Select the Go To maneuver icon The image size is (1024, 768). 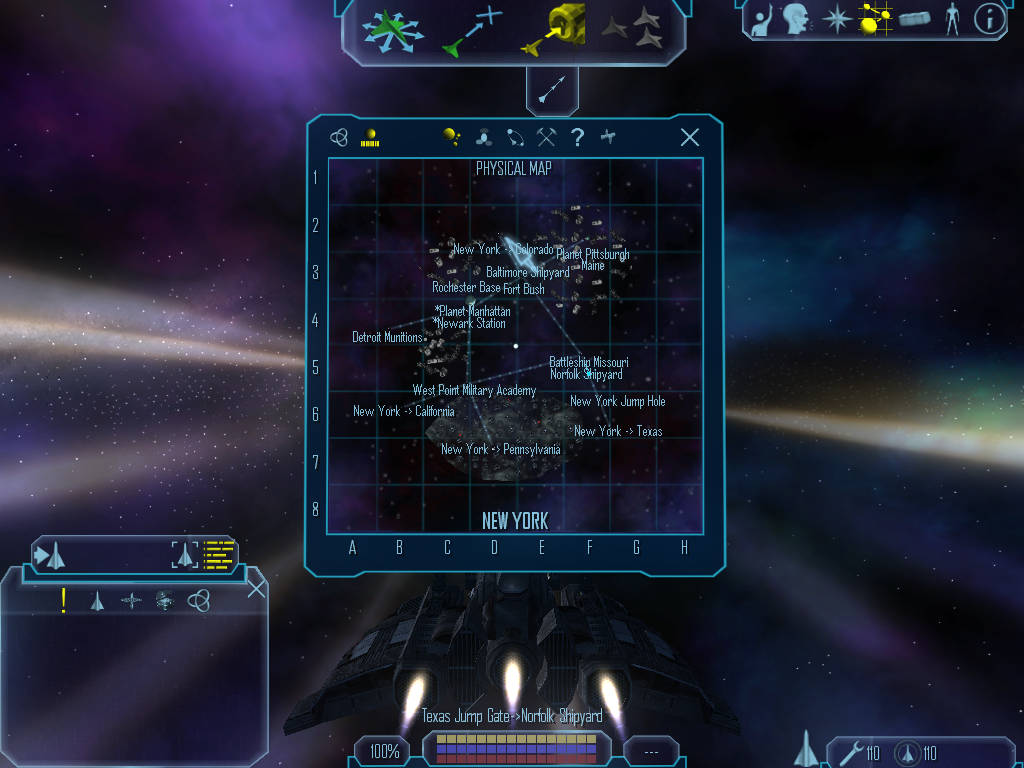[x=472, y=30]
